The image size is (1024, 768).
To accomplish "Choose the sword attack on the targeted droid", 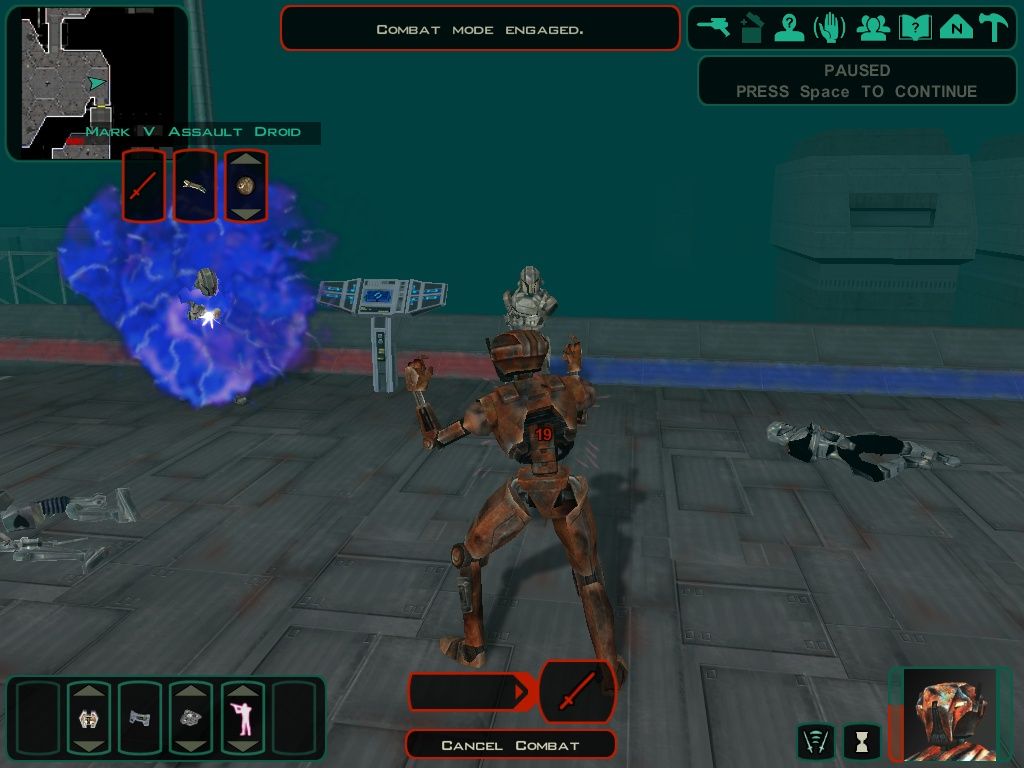I will [144, 186].
